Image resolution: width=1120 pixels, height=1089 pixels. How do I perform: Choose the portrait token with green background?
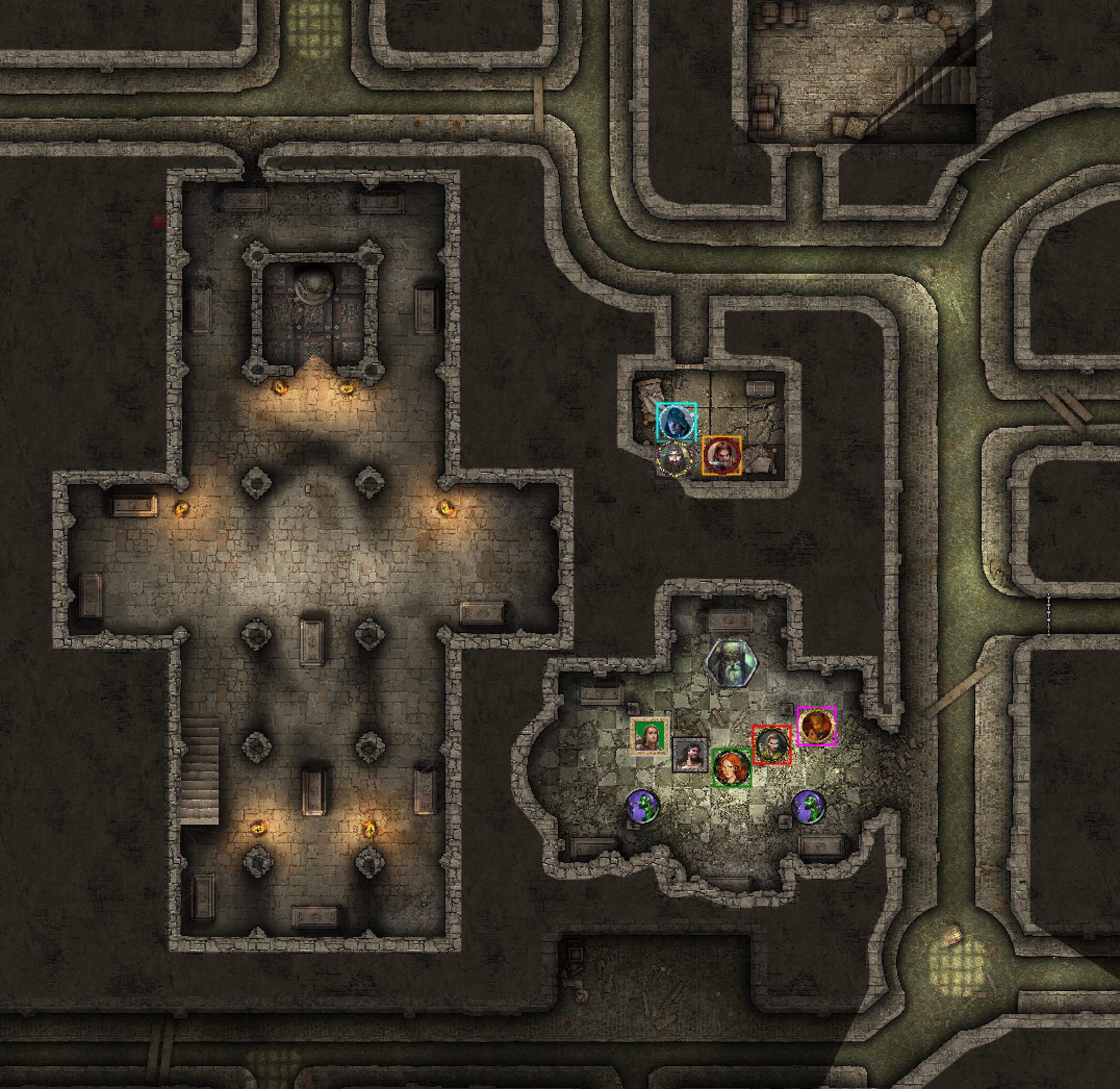tap(650, 737)
